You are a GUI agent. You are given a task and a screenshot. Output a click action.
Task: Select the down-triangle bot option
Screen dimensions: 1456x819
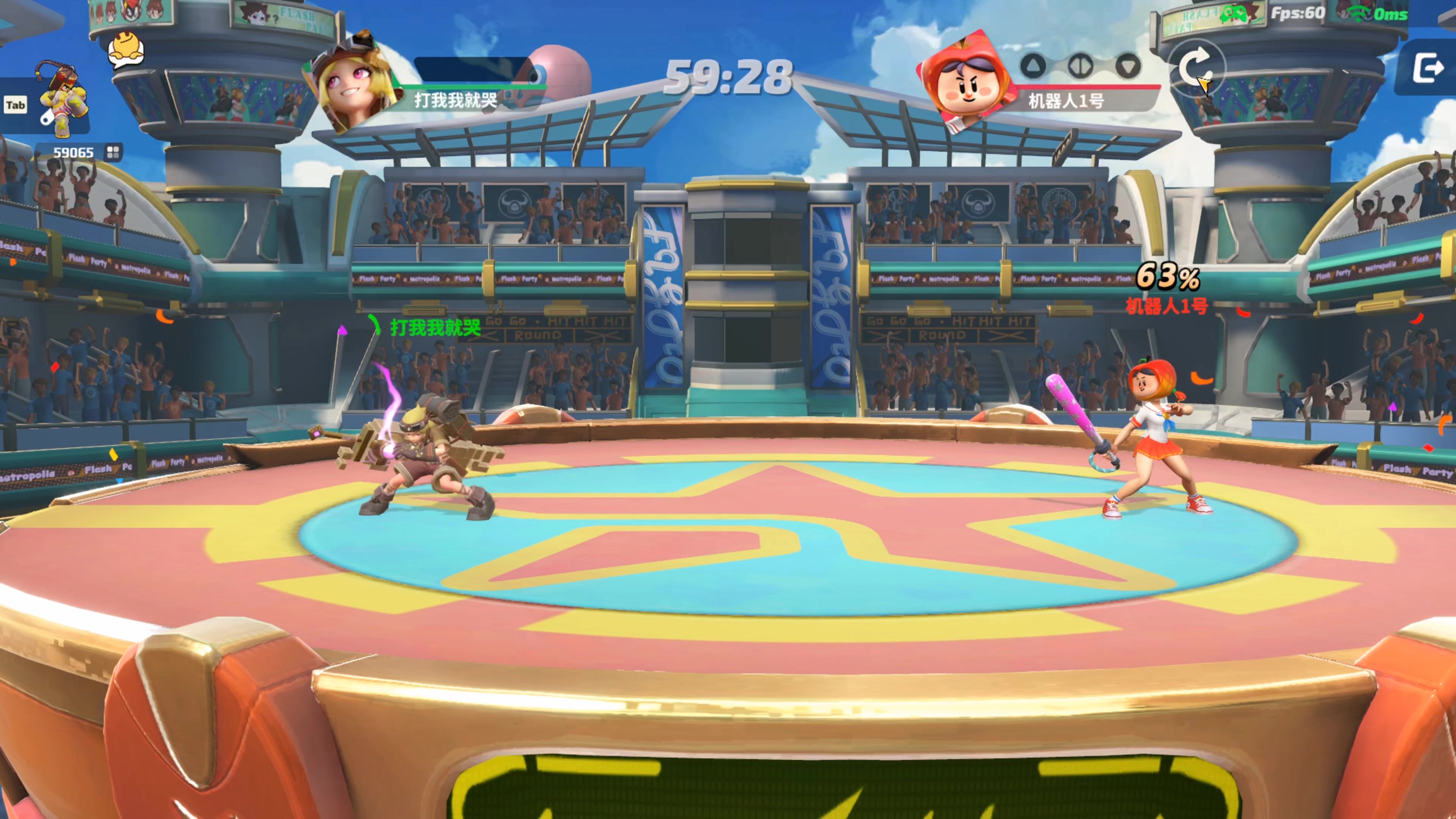click(x=1128, y=66)
